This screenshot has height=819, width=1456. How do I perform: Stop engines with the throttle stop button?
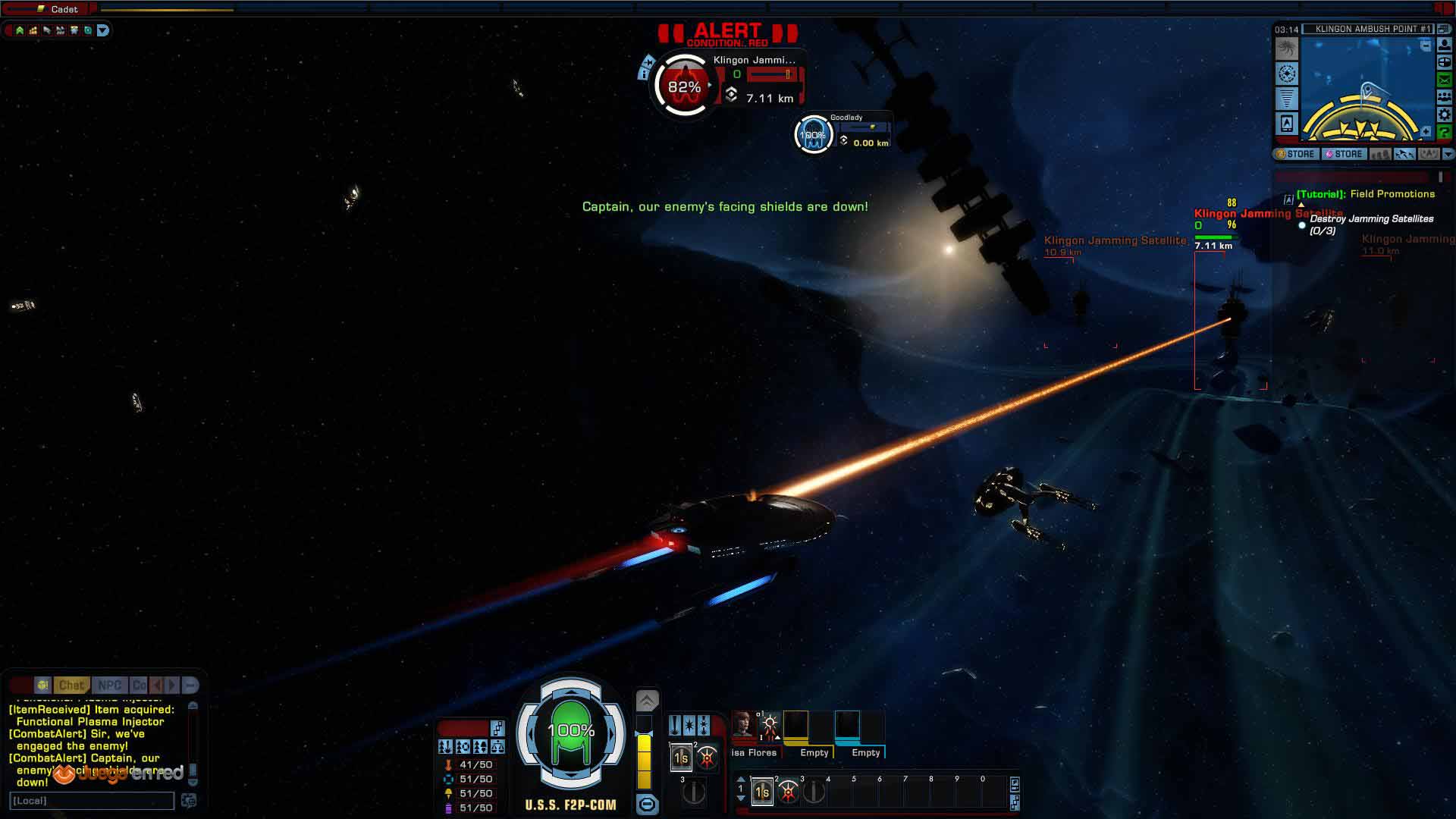coord(647,805)
